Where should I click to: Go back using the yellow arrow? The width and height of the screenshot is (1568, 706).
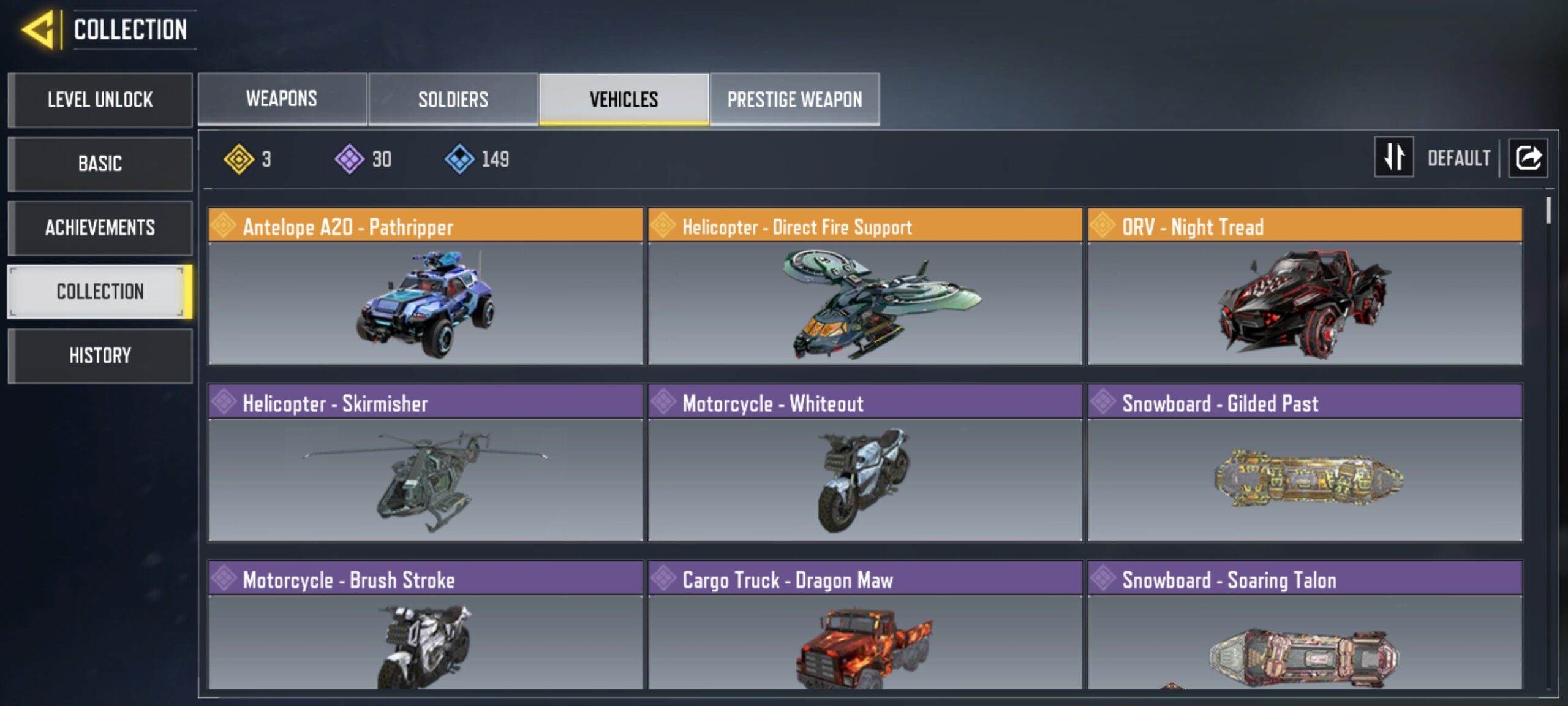pos(39,29)
